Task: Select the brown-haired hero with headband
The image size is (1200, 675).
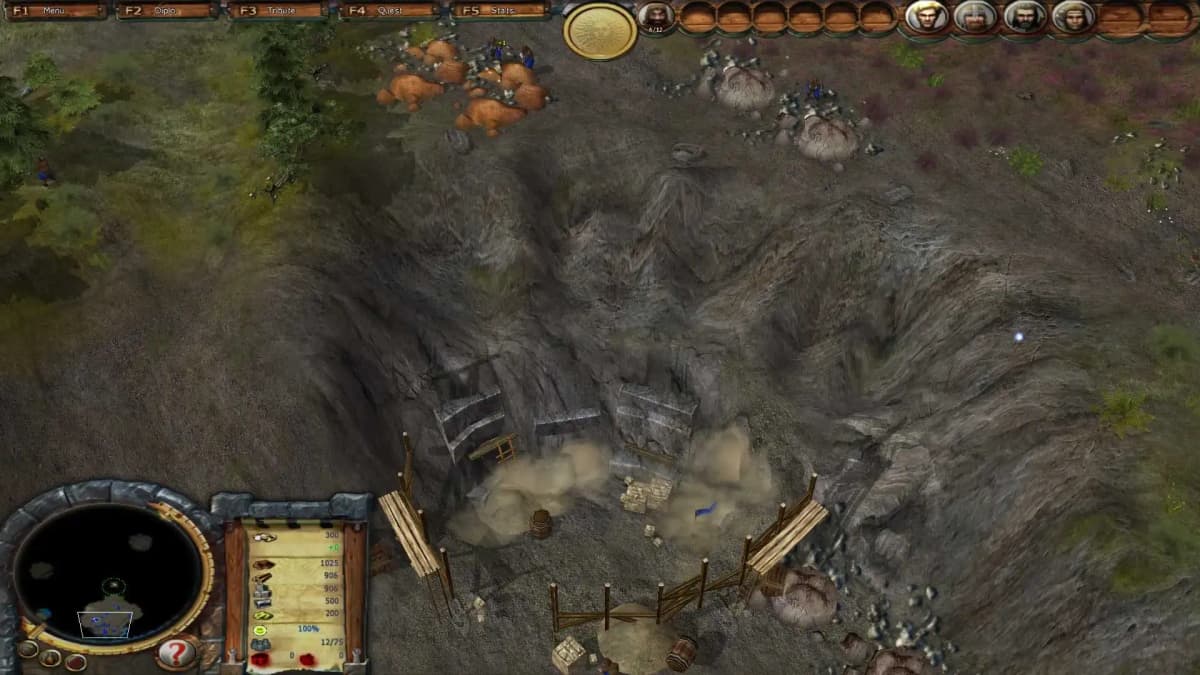Action: coord(1073,17)
